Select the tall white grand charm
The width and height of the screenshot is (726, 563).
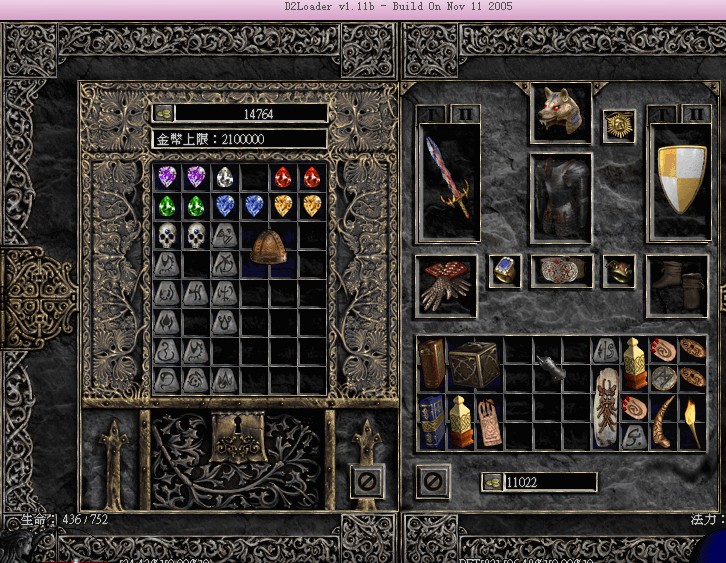pyautogui.click(x=607, y=407)
